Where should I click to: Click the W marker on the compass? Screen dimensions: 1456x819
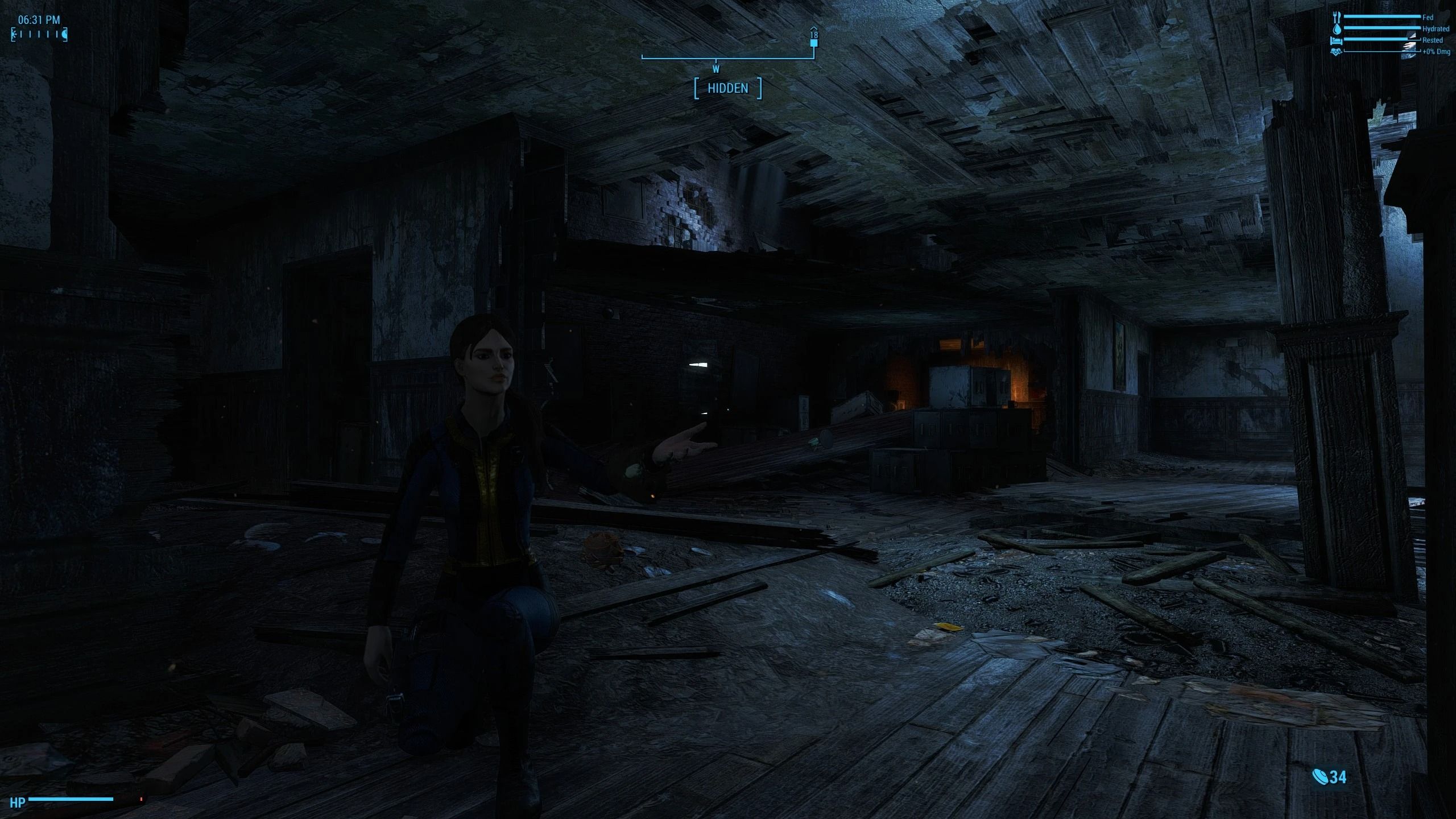(x=715, y=69)
